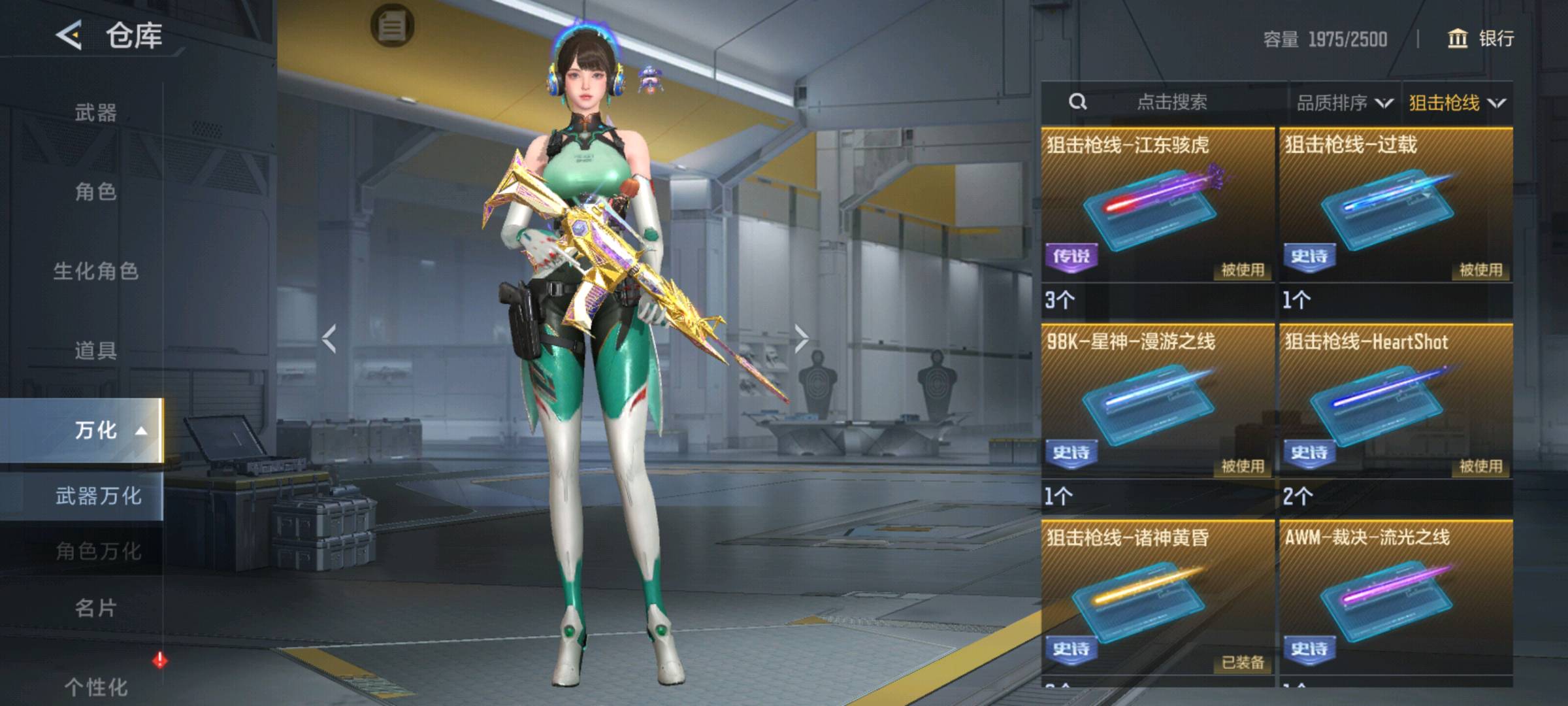
Task: Open the 银行 bank
Action: [1482, 39]
